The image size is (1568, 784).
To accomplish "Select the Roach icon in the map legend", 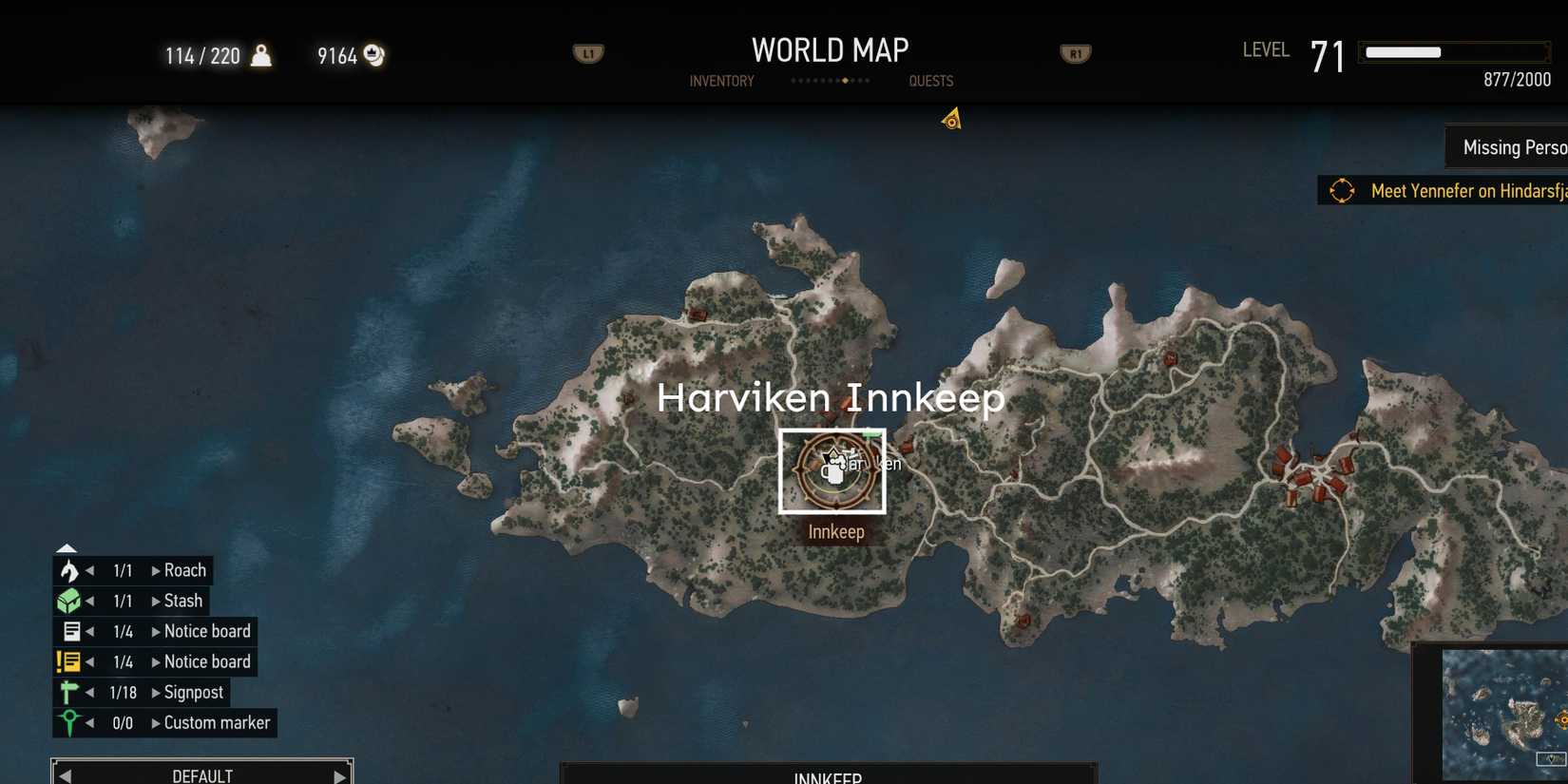I will (x=67, y=569).
